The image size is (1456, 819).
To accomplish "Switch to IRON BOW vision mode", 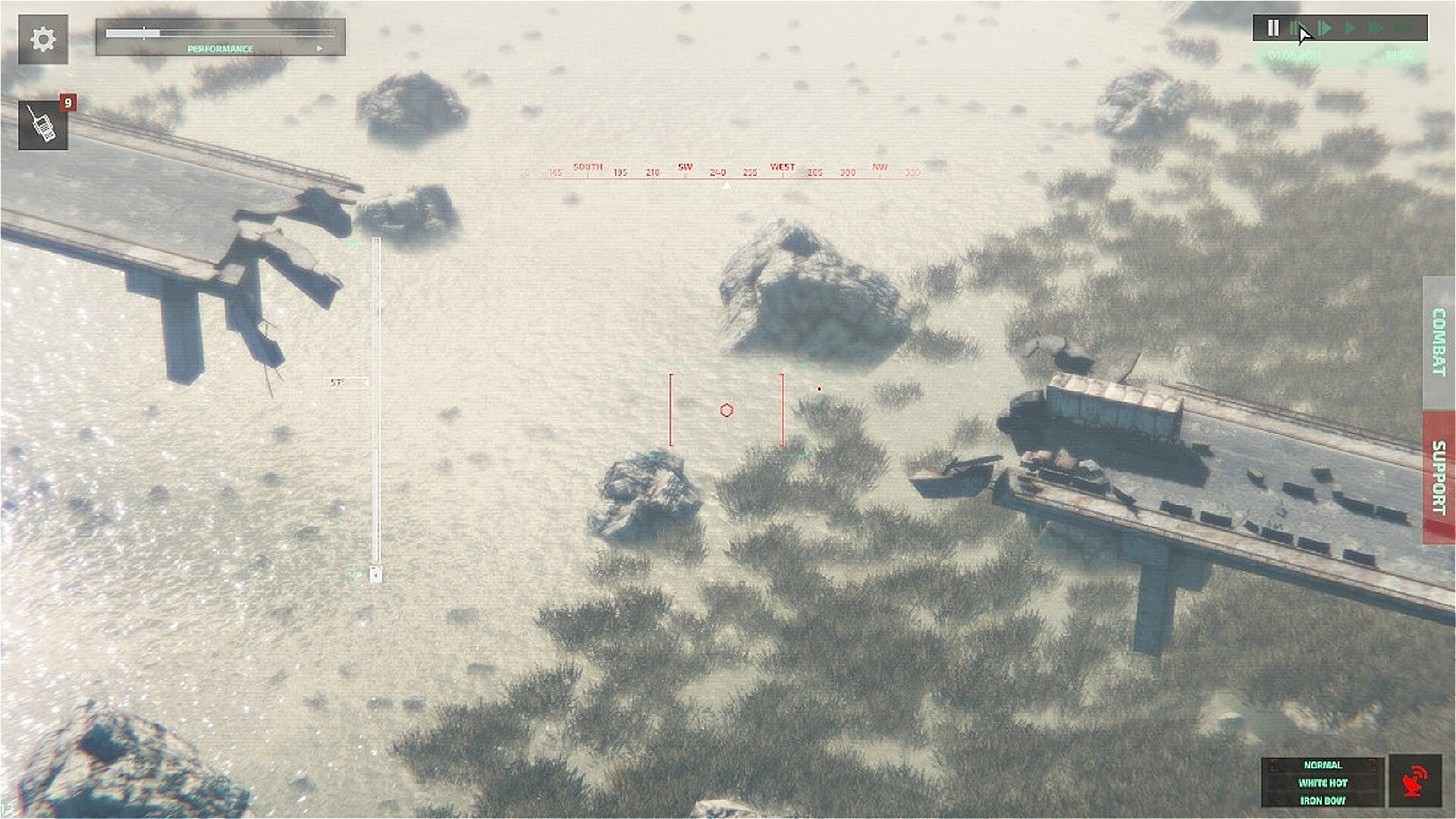I will [1323, 799].
